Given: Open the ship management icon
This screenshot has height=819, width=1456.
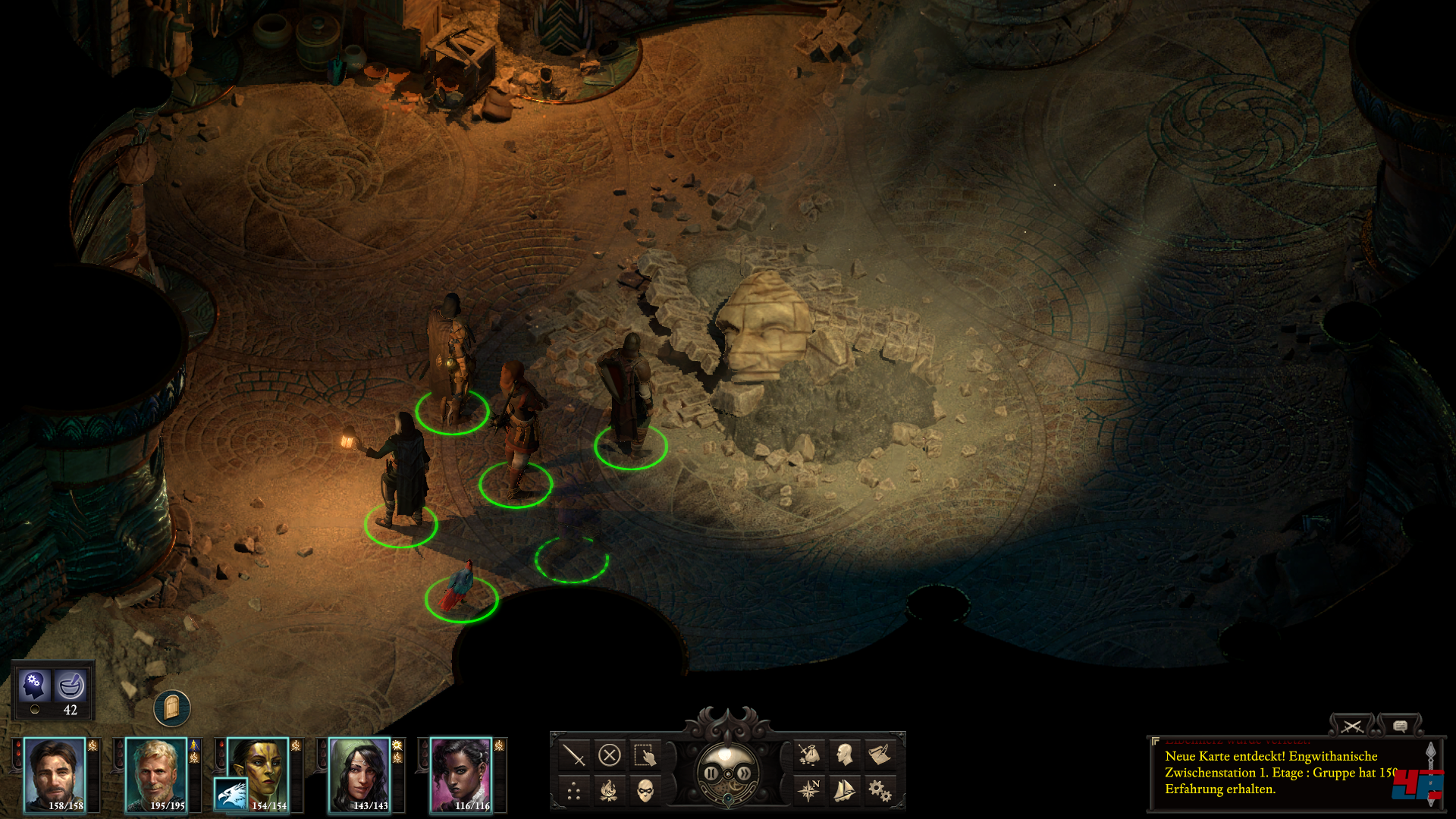Looking at the screenshot, I should pos(845,791).
